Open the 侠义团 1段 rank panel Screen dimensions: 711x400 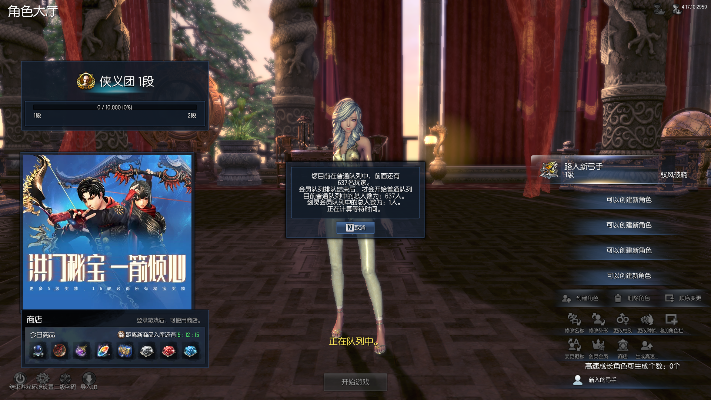point(116,96)
